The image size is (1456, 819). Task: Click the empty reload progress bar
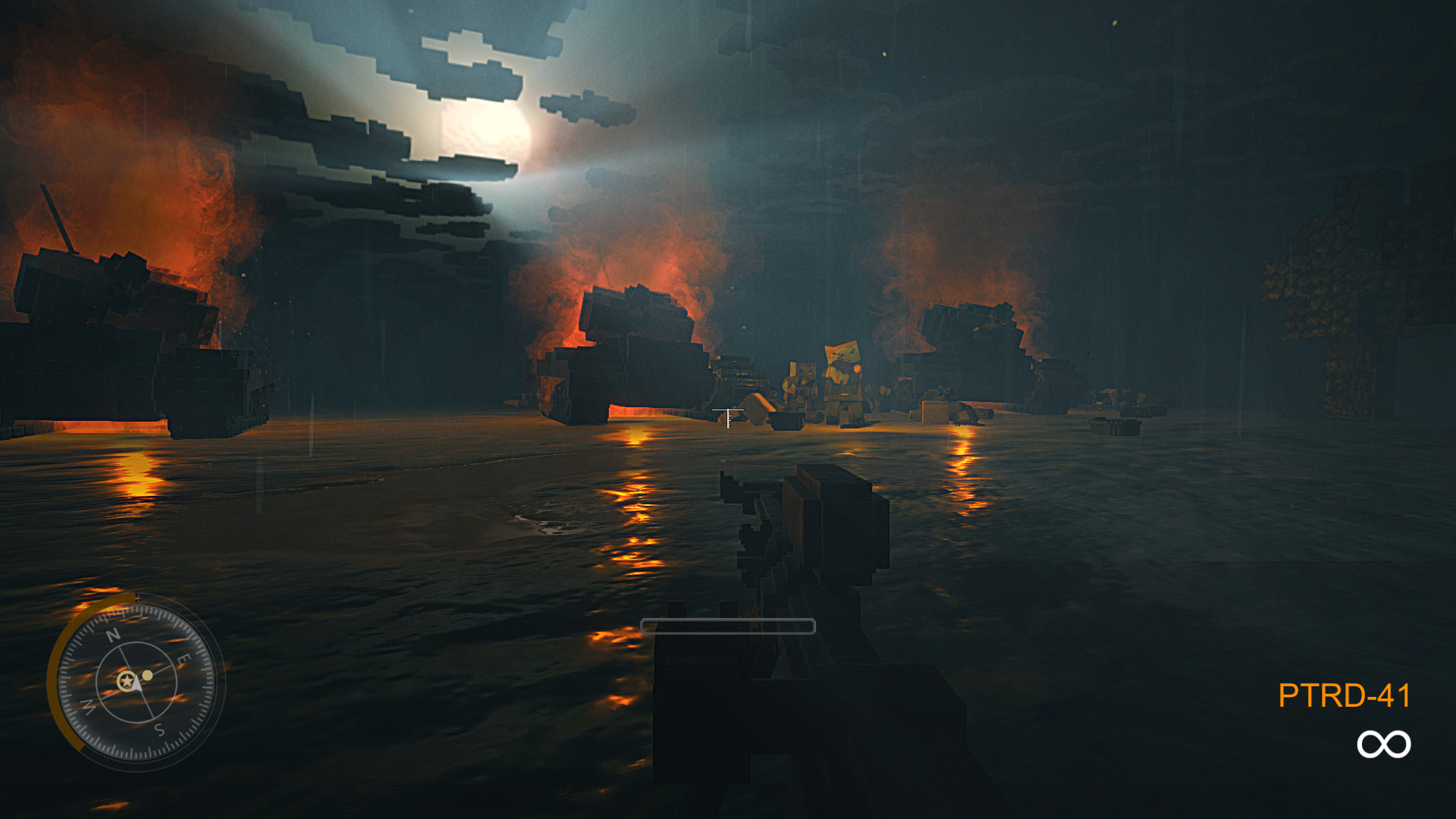click(728, 625)
